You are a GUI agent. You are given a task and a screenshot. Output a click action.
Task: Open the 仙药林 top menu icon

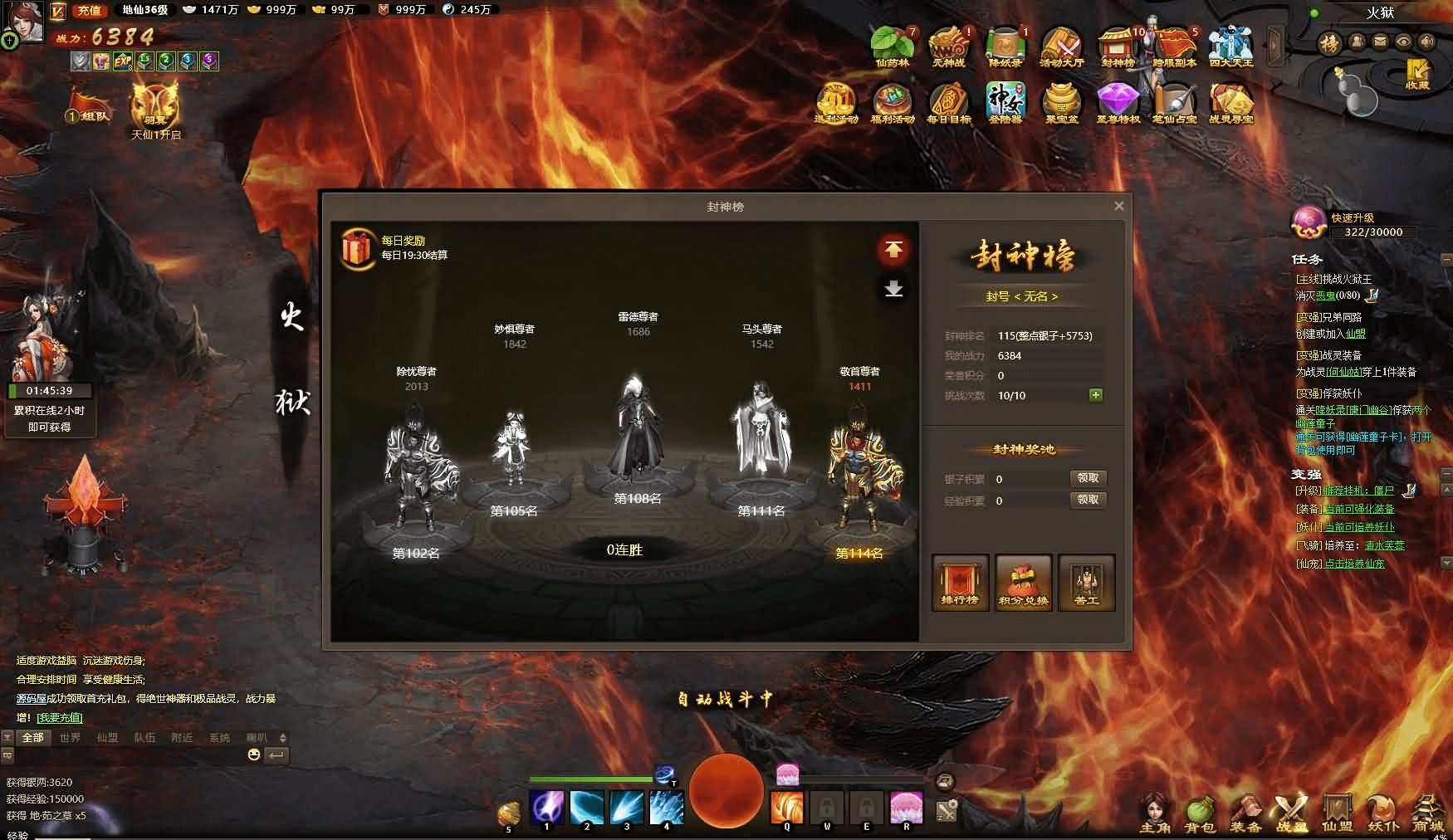(892, 45)
